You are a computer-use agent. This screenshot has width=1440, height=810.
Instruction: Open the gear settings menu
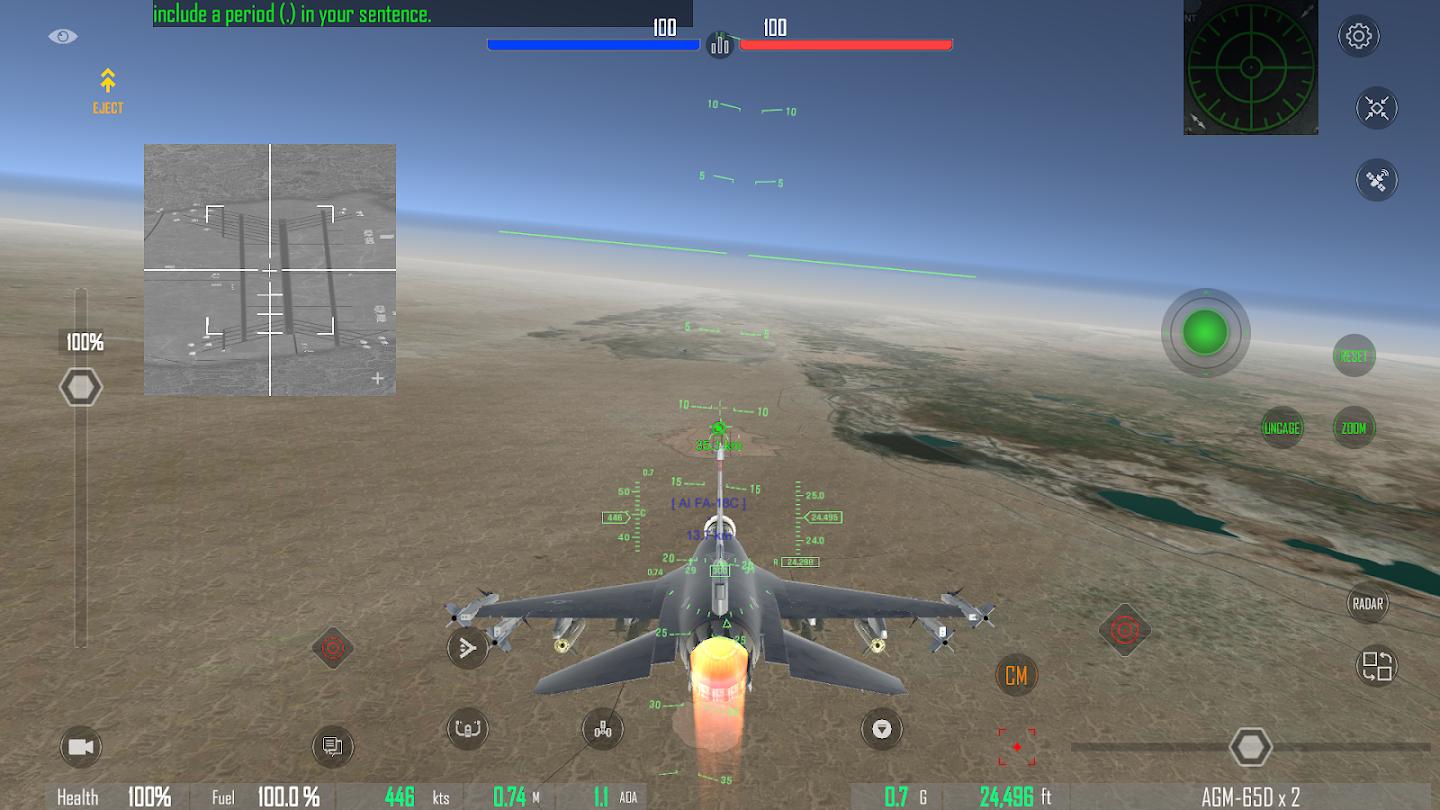click(x=1358, y=37)
